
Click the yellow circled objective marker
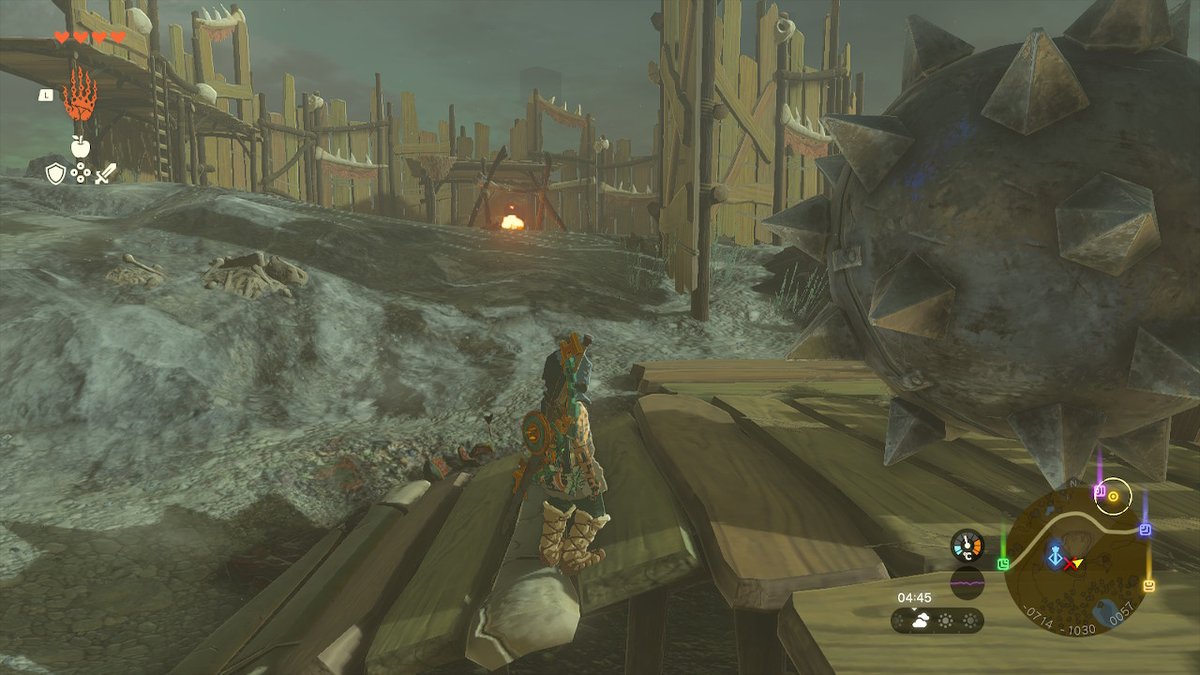pyautogui.click(x=1113, y=495)
